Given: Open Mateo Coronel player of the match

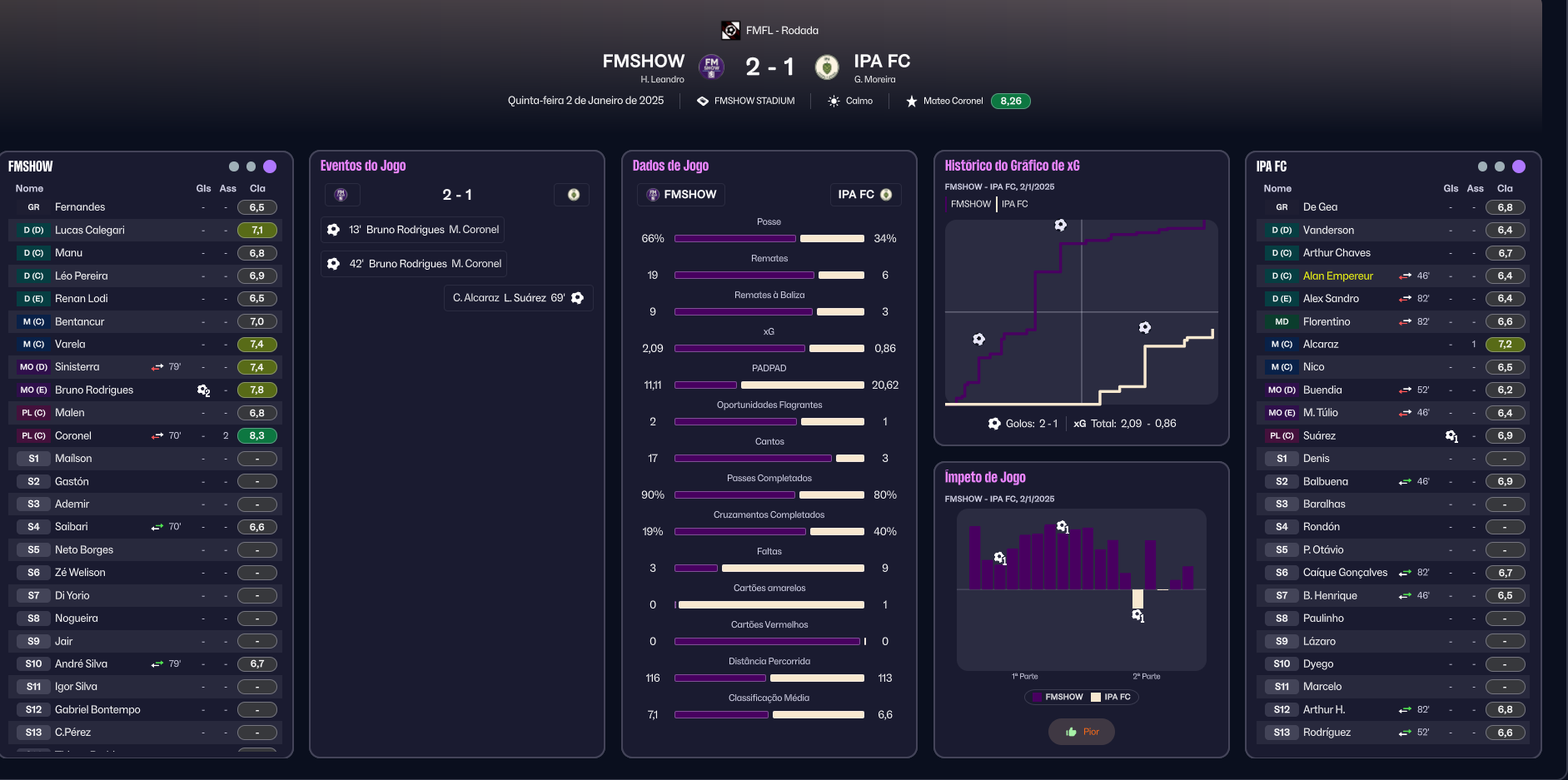Looking at the screenshot, I should pos(953,102).
